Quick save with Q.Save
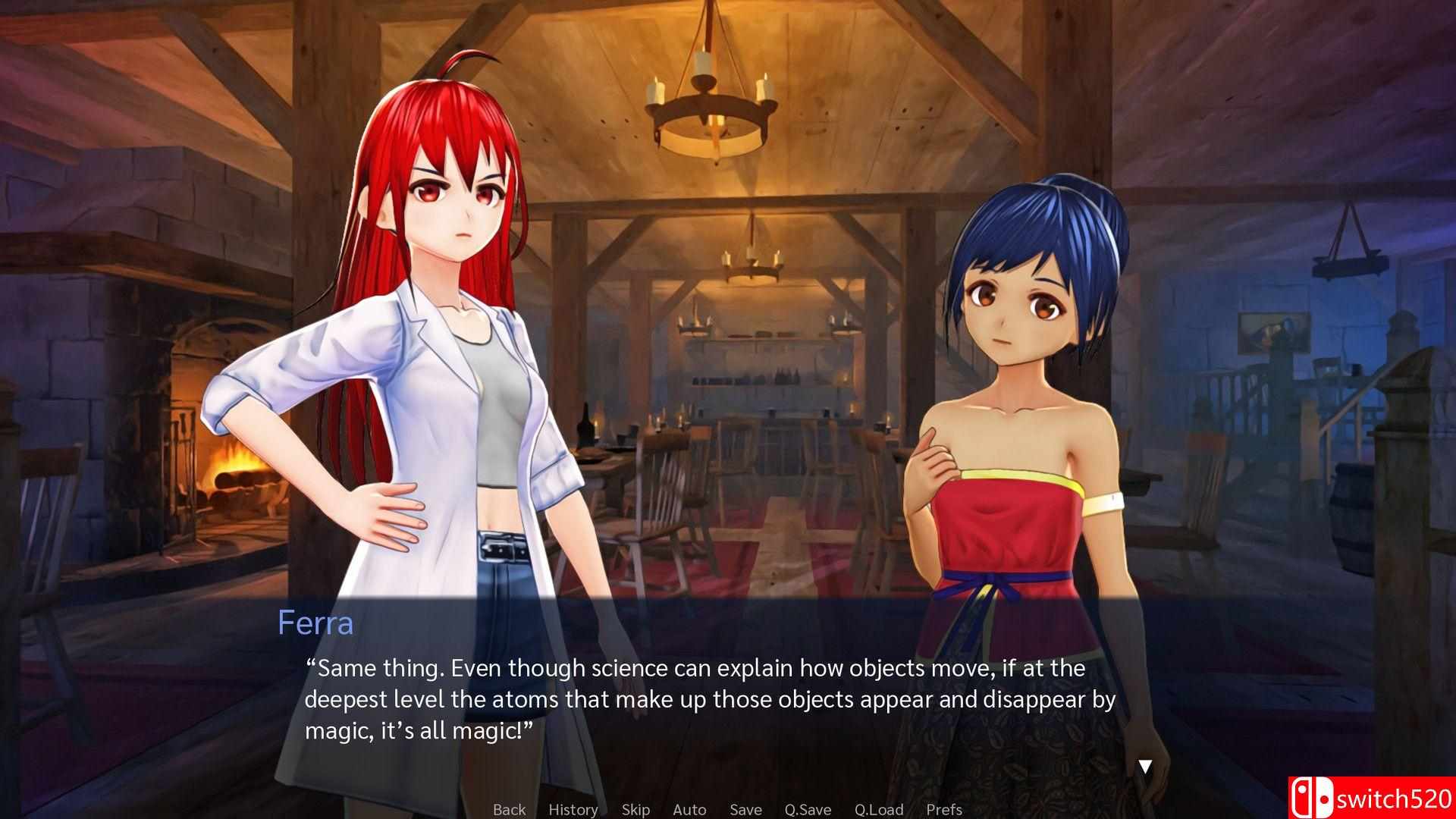The width and height of the screenshot is (1456, 819). click(808, 809)
